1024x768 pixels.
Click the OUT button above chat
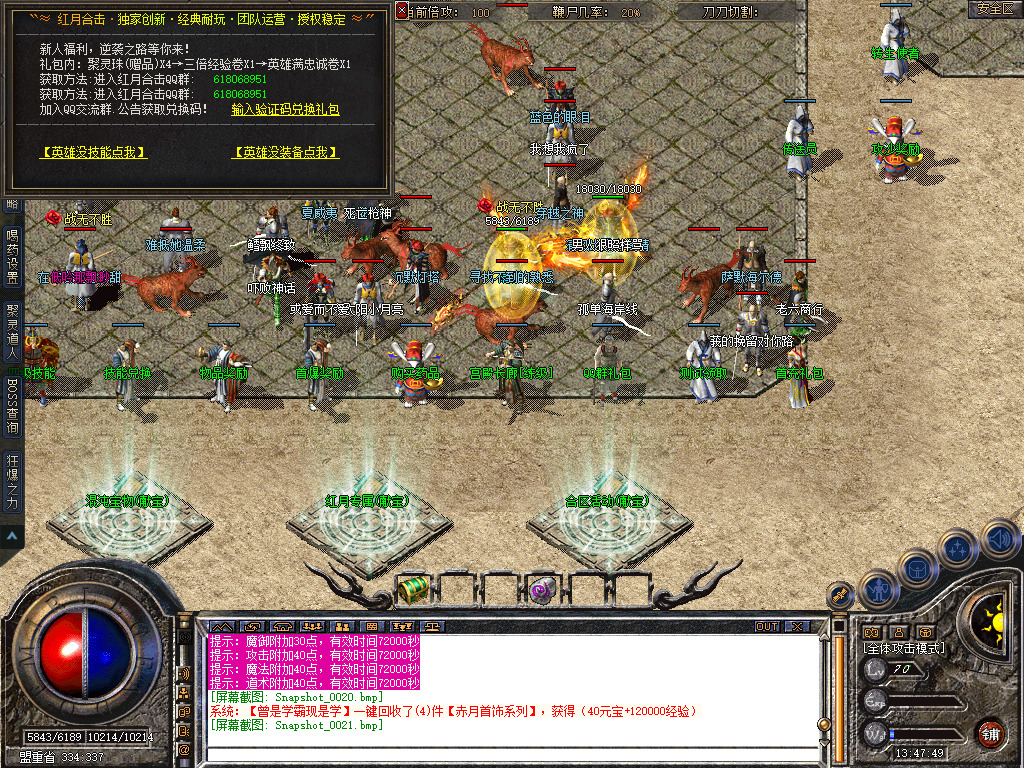click(x=766, y=626)
